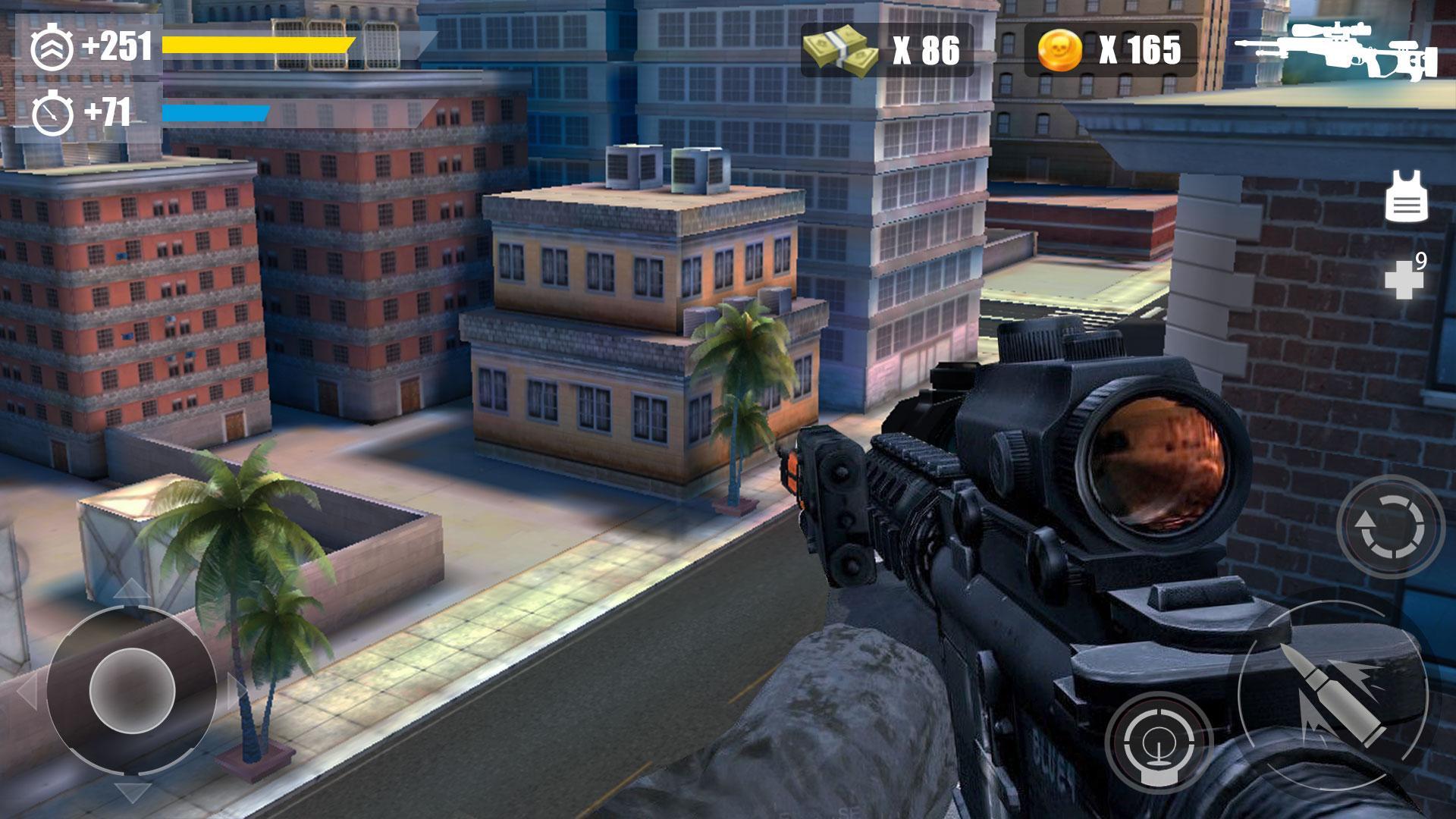This screenshot has width=1456, height=819.
Task: Click the yellow experience progress bar
Action: point(258,44)
